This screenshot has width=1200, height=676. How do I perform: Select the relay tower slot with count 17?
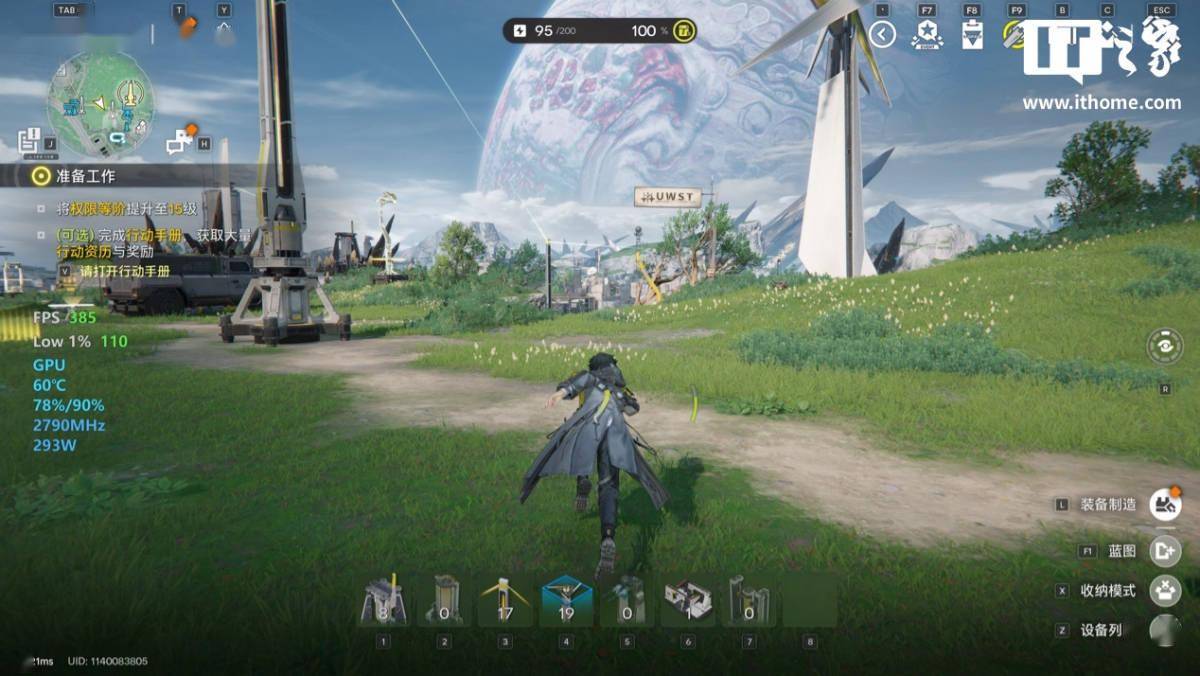click(x=505, y=602)
